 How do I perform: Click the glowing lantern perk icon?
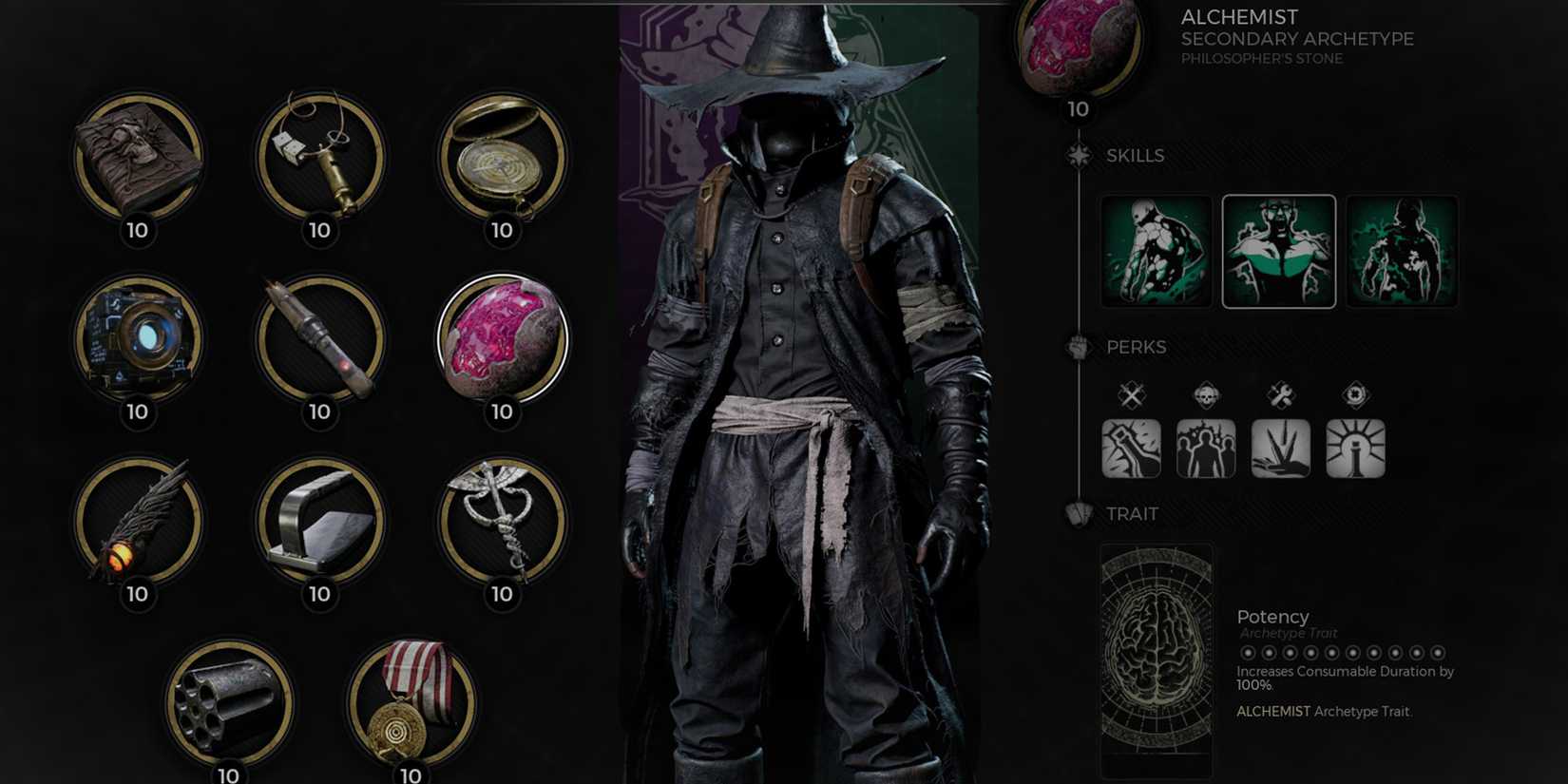point(1357,449)
